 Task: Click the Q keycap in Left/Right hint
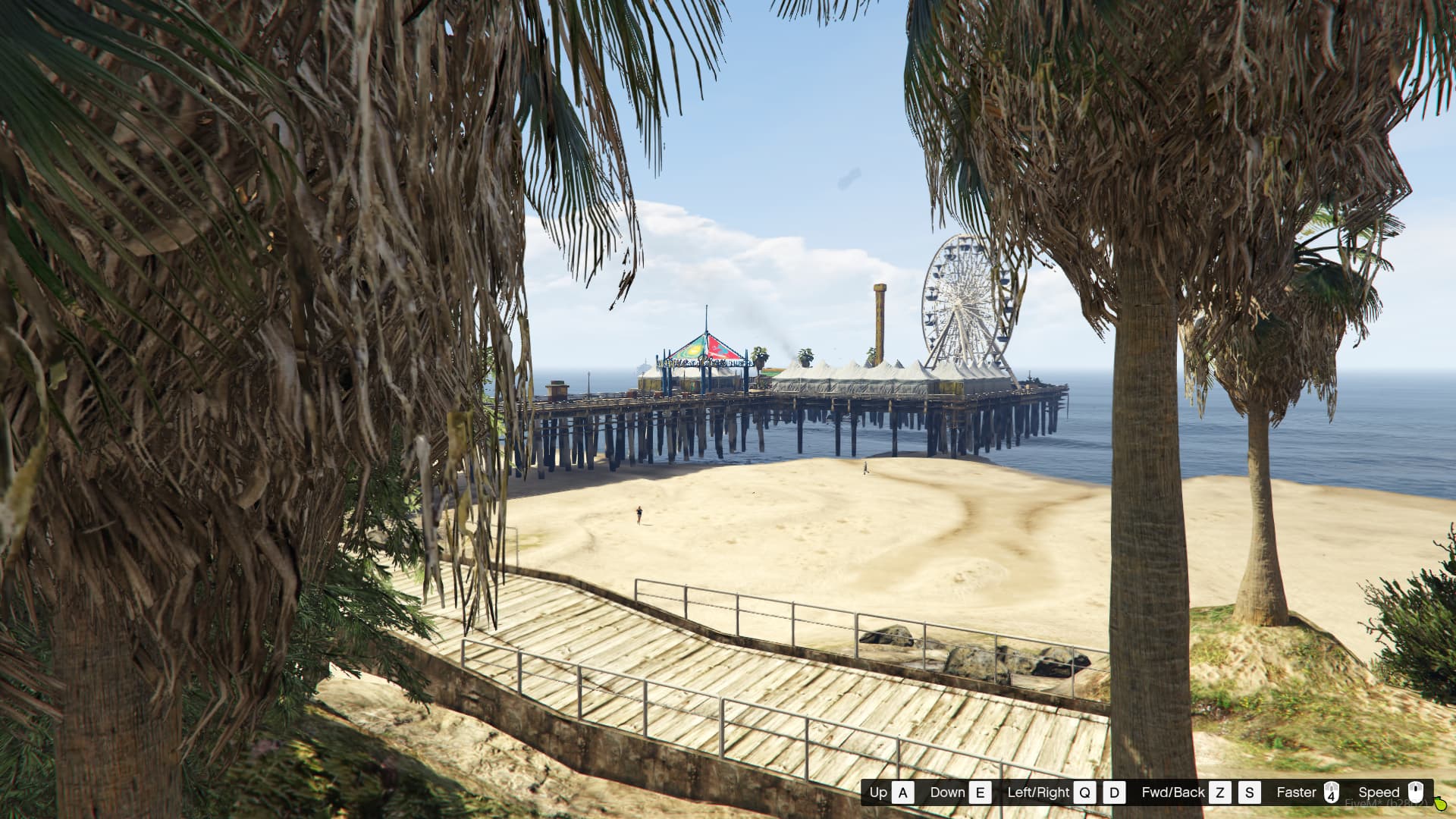click(1084, 792)
